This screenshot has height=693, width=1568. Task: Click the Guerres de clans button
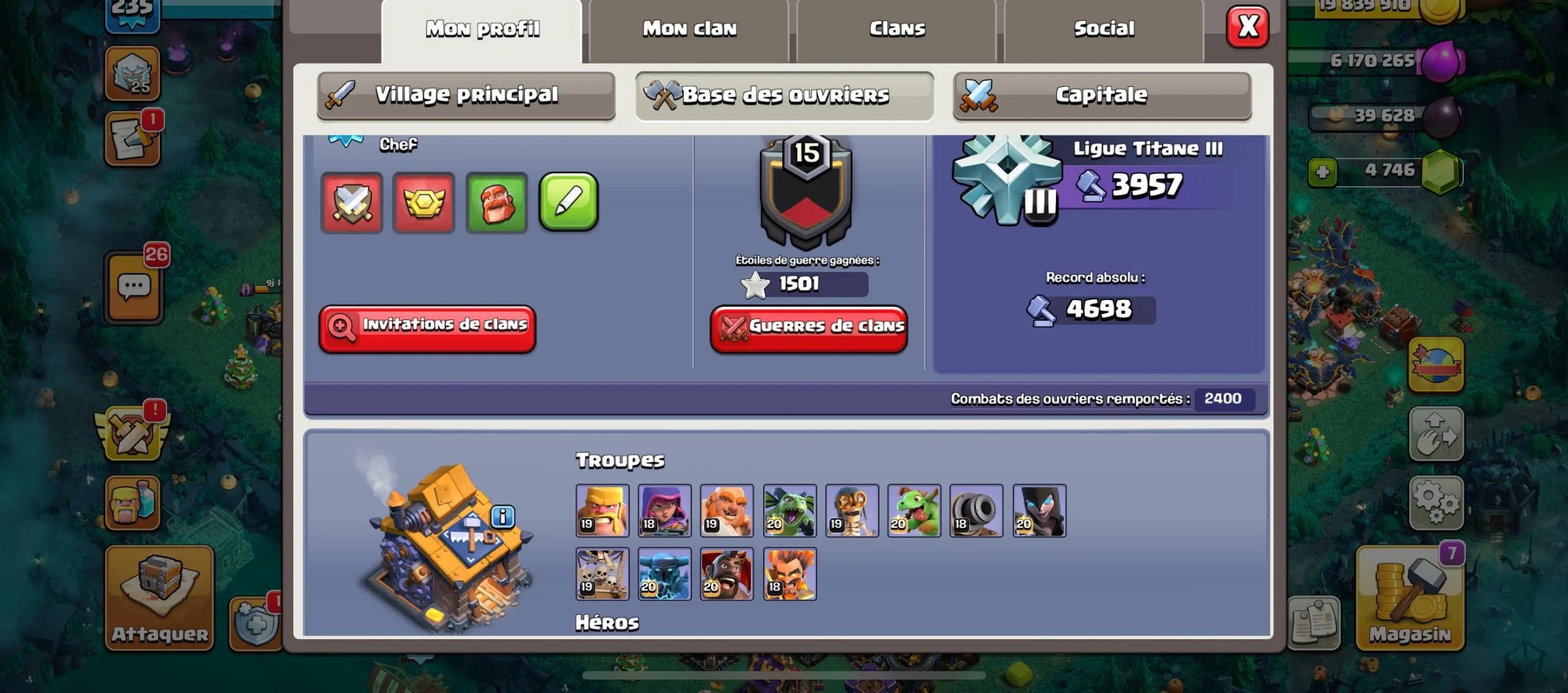click(809, 327)
